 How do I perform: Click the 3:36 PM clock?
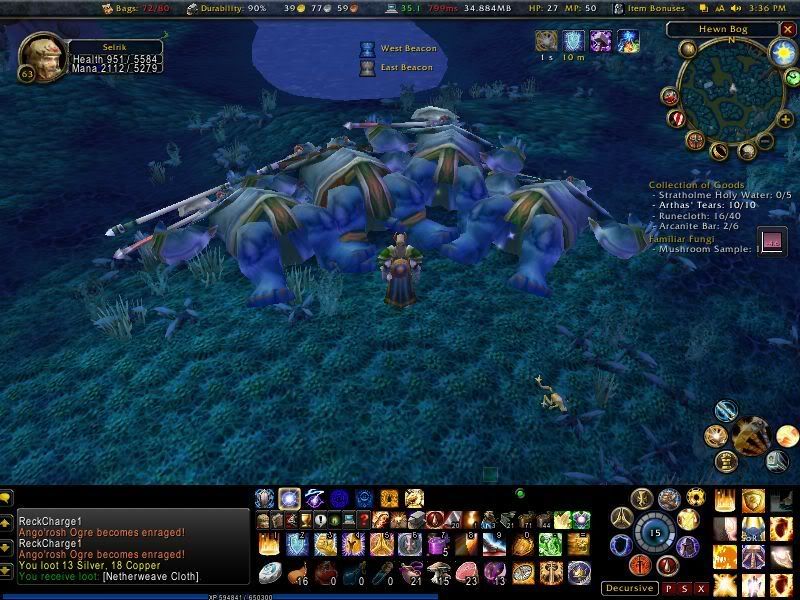pos(769,9)
